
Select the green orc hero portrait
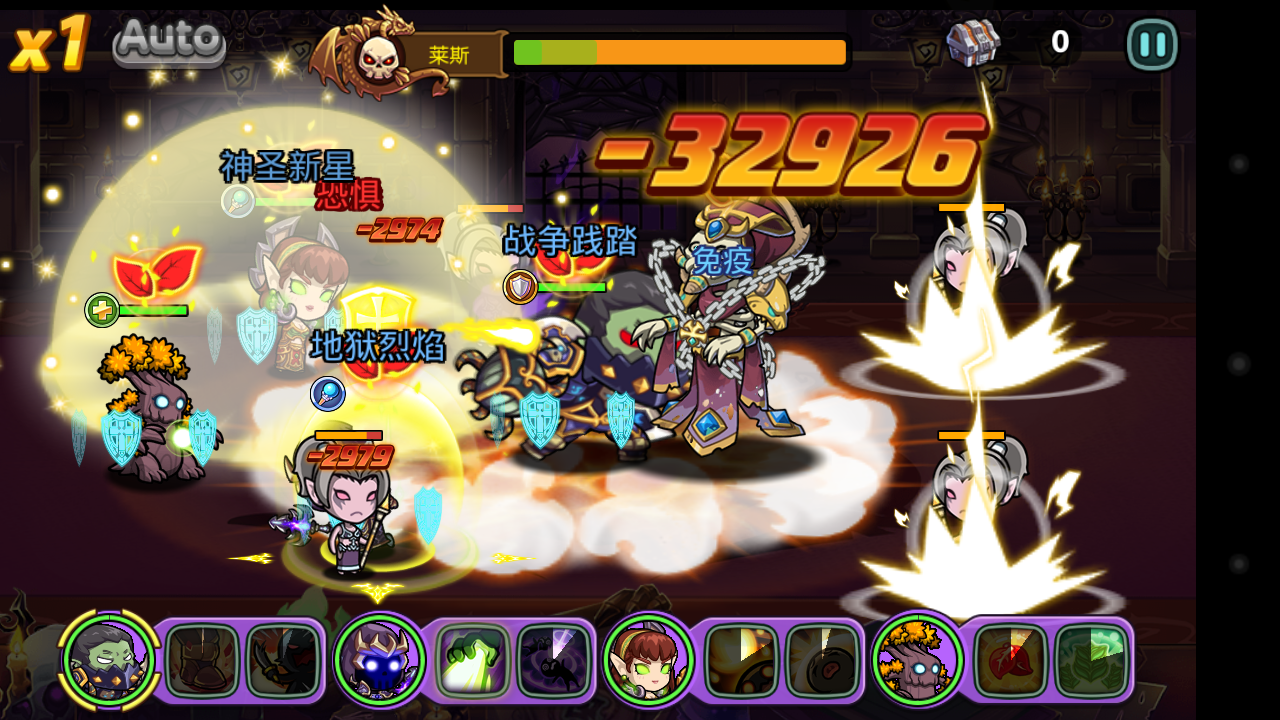[109, 659]
